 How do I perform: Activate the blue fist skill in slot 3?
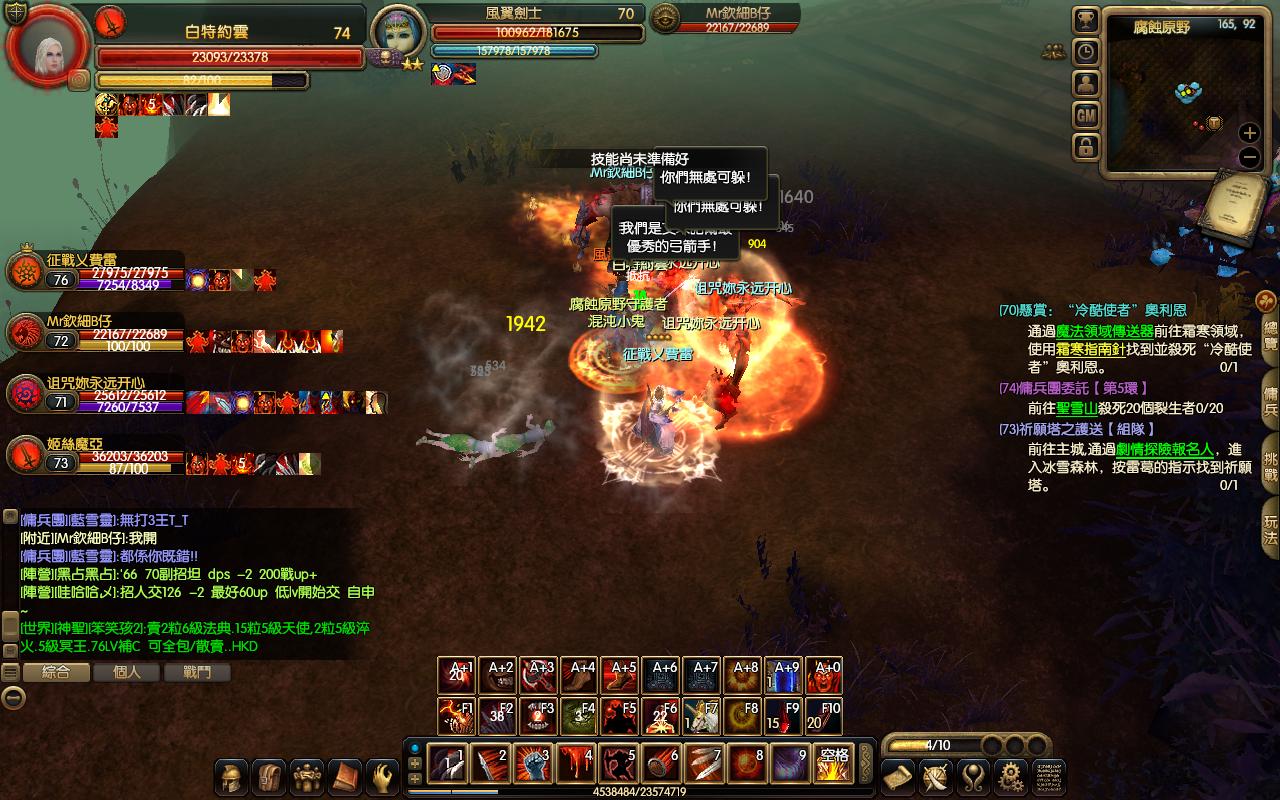pos(534,764)
